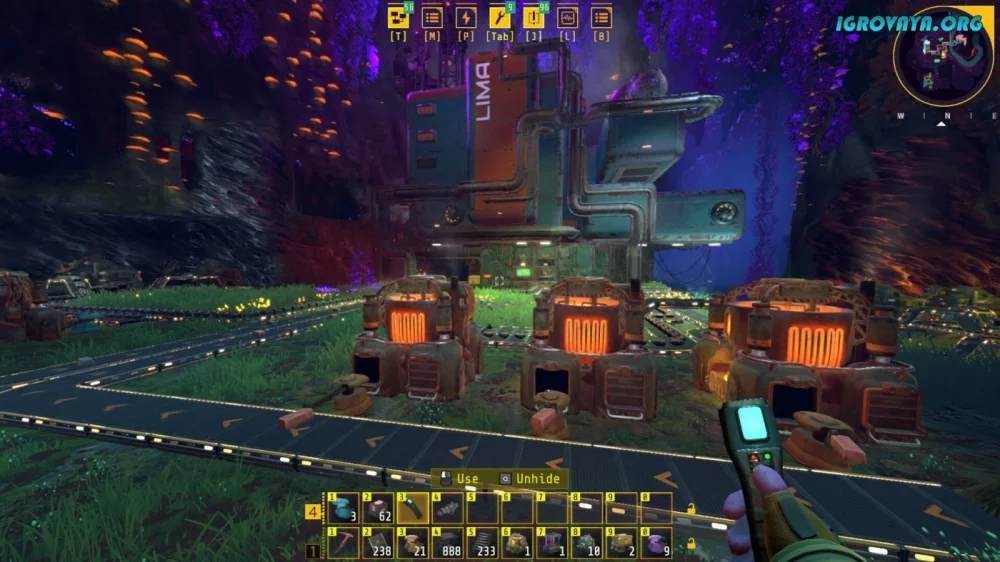Viewport: 1000px width, 562px height.
Task: Choose the machine slot with count 10
Action: tap(586, 544)
